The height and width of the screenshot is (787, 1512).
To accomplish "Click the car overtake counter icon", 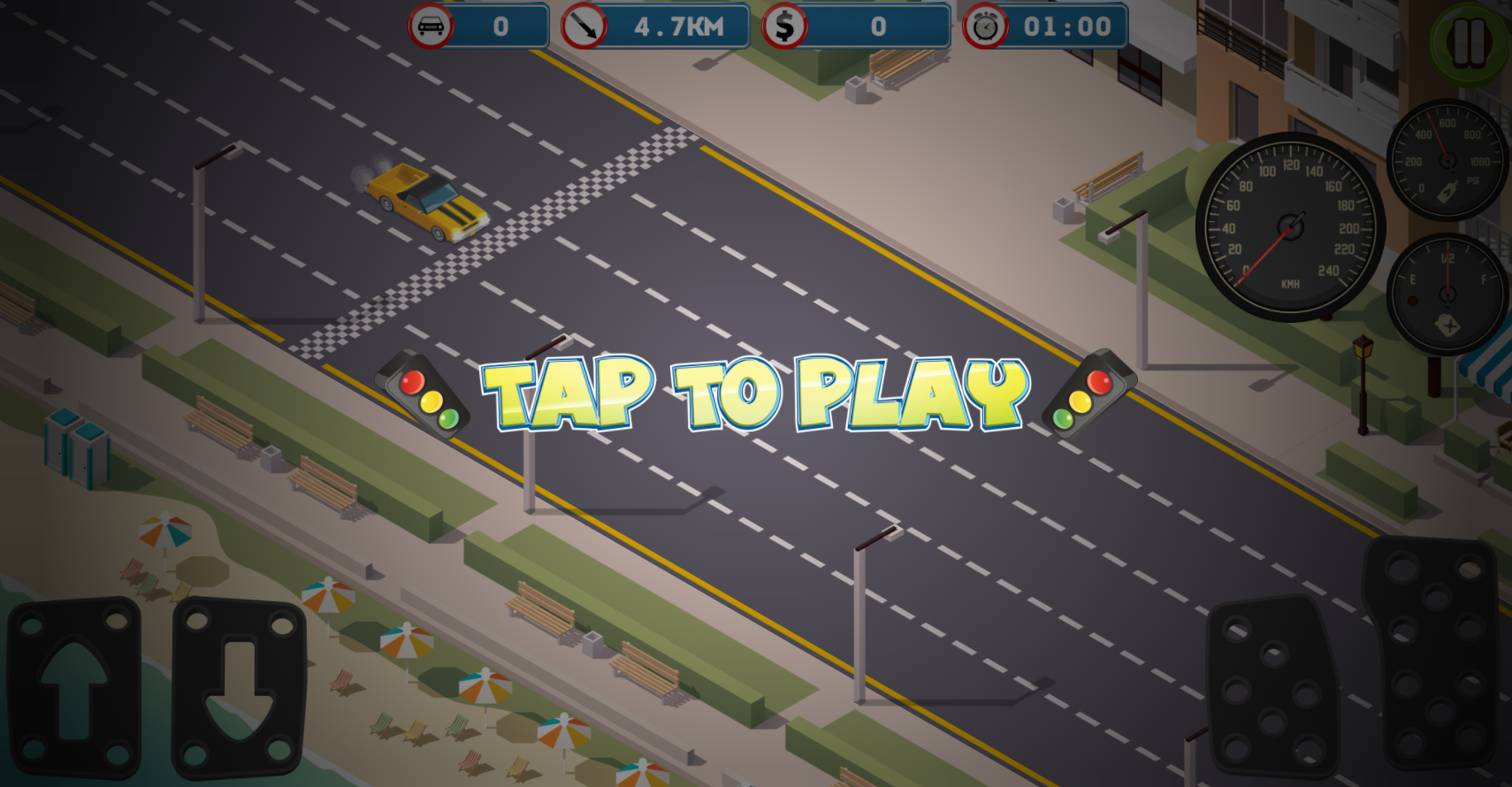I will click(x=431, y=26).
